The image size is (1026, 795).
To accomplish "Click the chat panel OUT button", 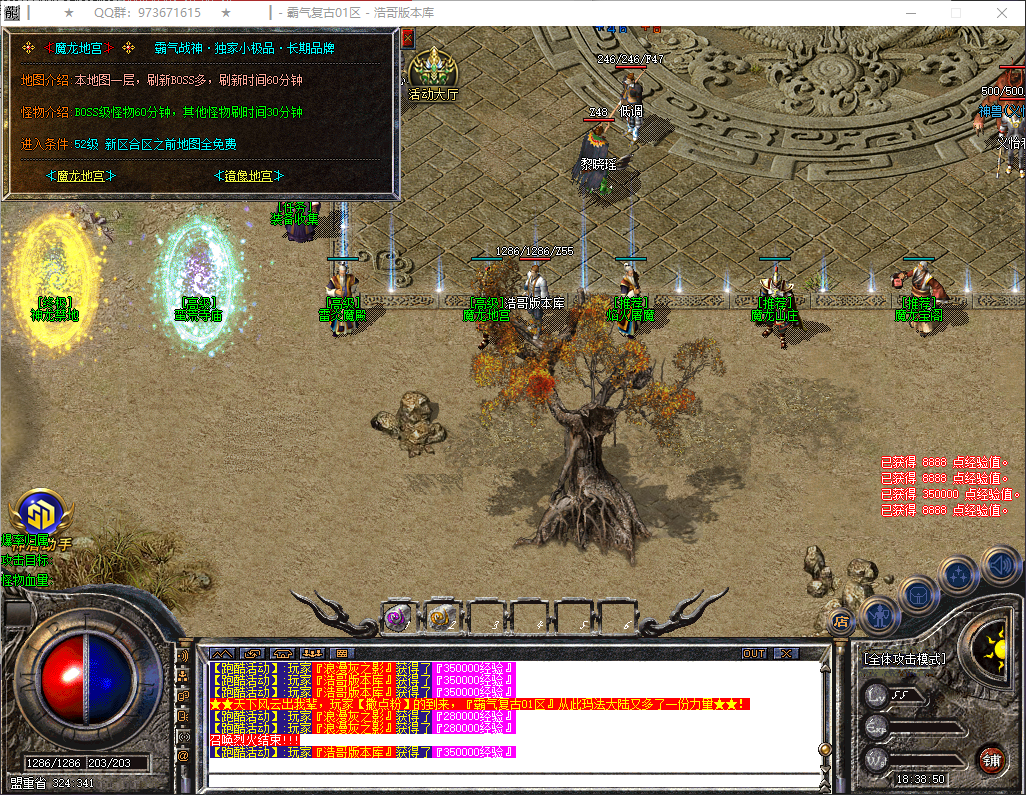I will click(754, 653).
